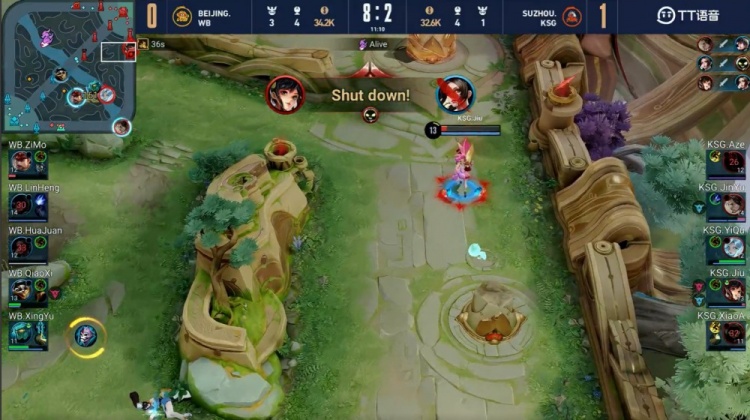750x420 pixels.
Task: Click the Suzhou KSG team logo
Action: 572,16
